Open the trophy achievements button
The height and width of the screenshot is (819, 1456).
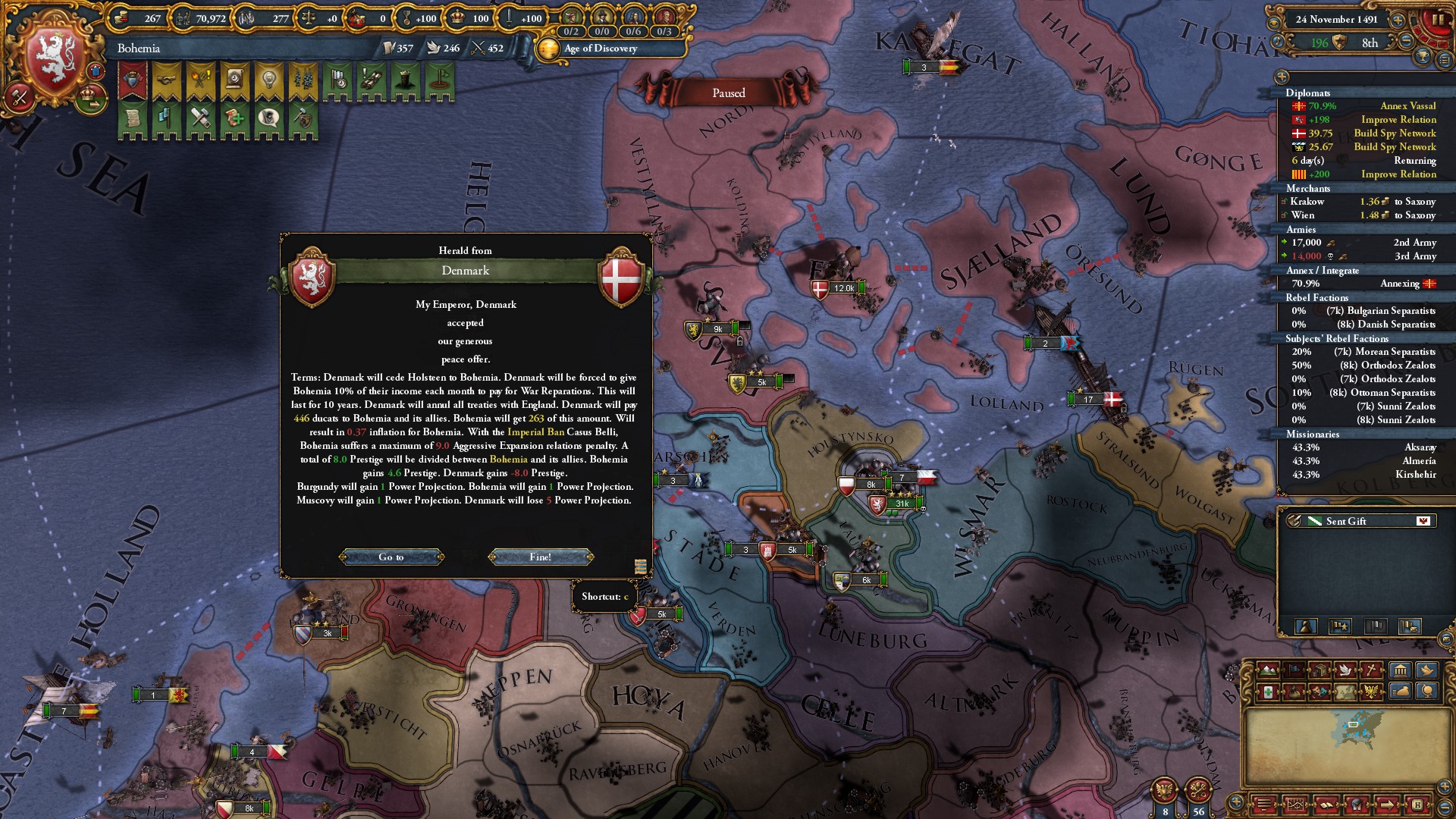pos(1423,57)
